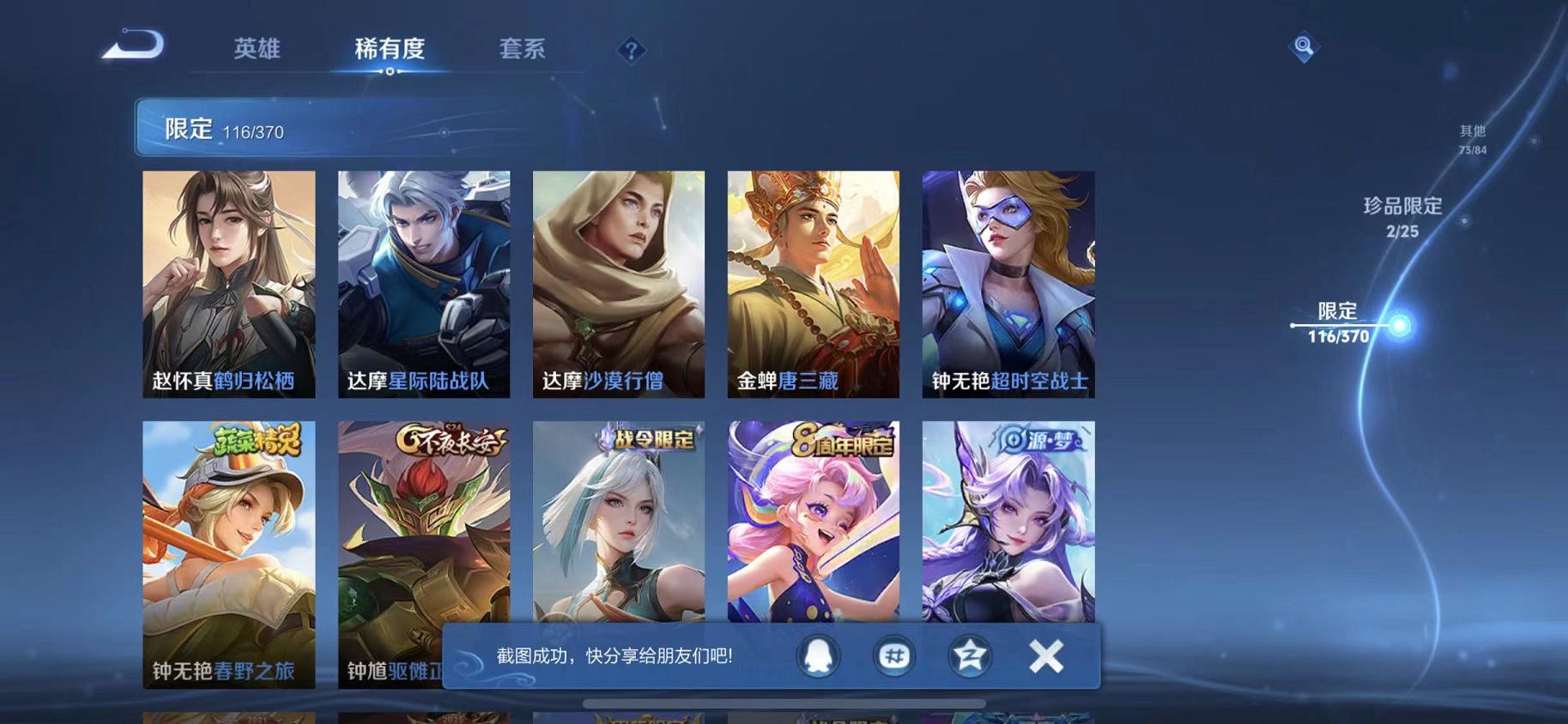Share via the hashtag camp icon

893,656
